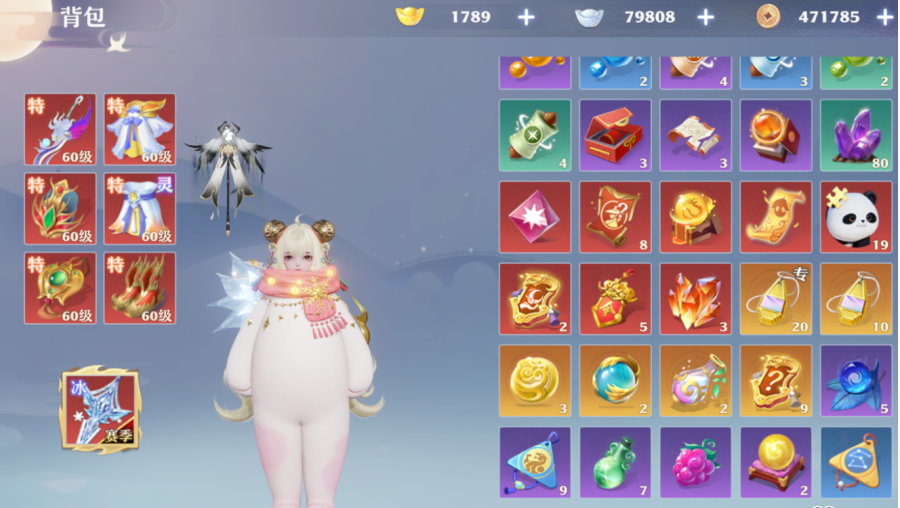Pick the purple grape fruit item
The height and width of the screenshot is (508, 900).
[695, 463]
